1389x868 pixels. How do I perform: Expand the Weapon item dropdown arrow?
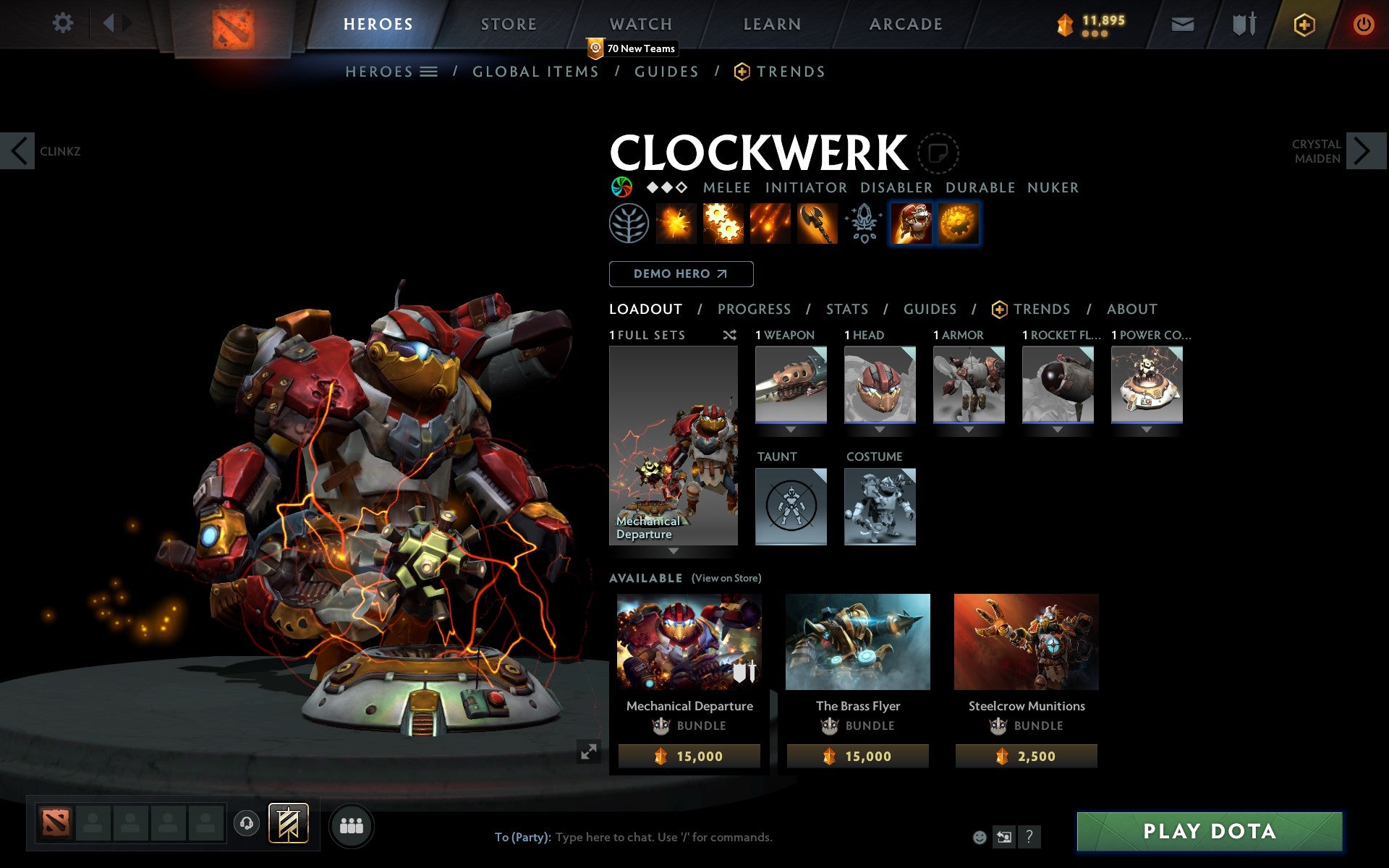tap(790, 428)
